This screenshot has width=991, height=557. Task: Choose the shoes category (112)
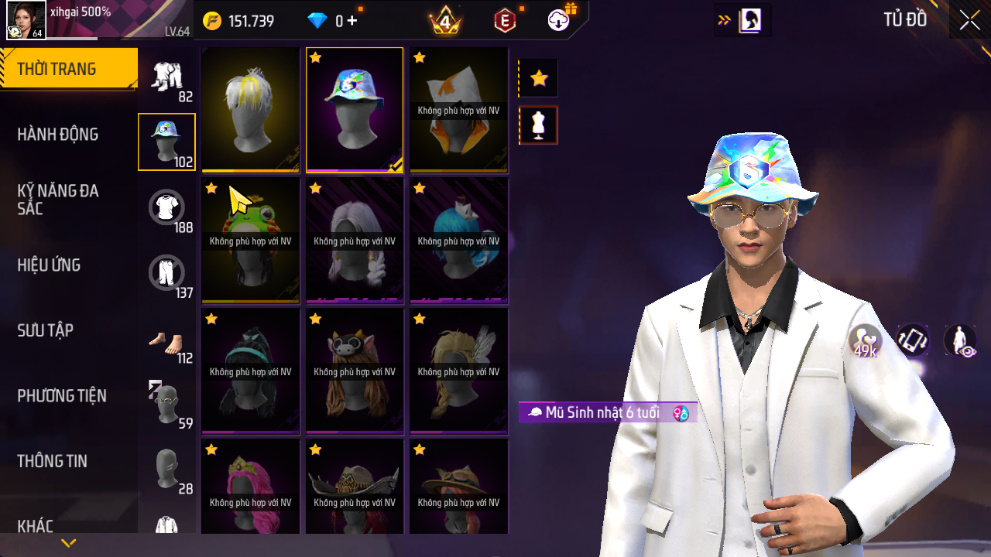(x=167, y=341)
